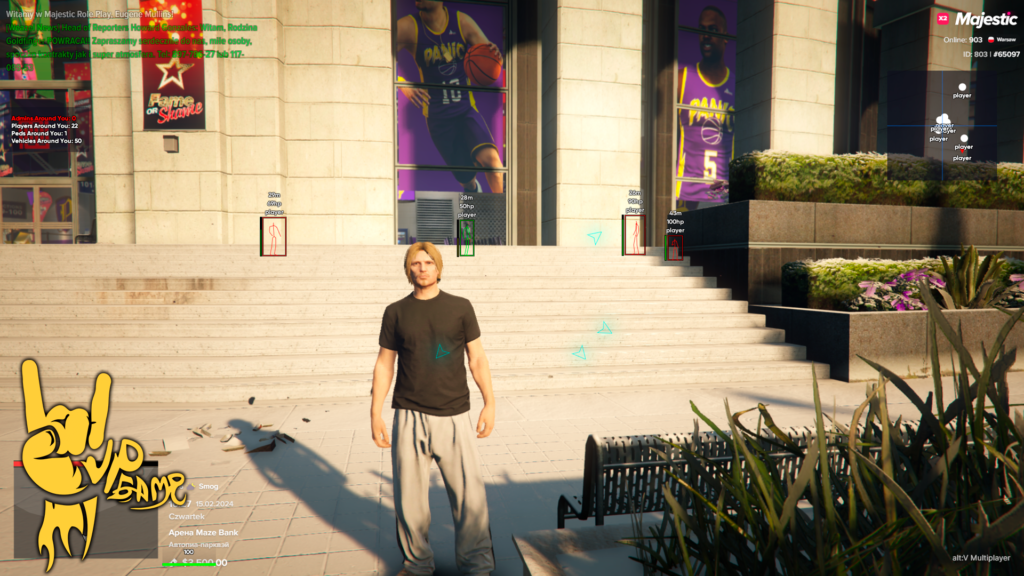Click the Majestic server logo

(985, 19)
